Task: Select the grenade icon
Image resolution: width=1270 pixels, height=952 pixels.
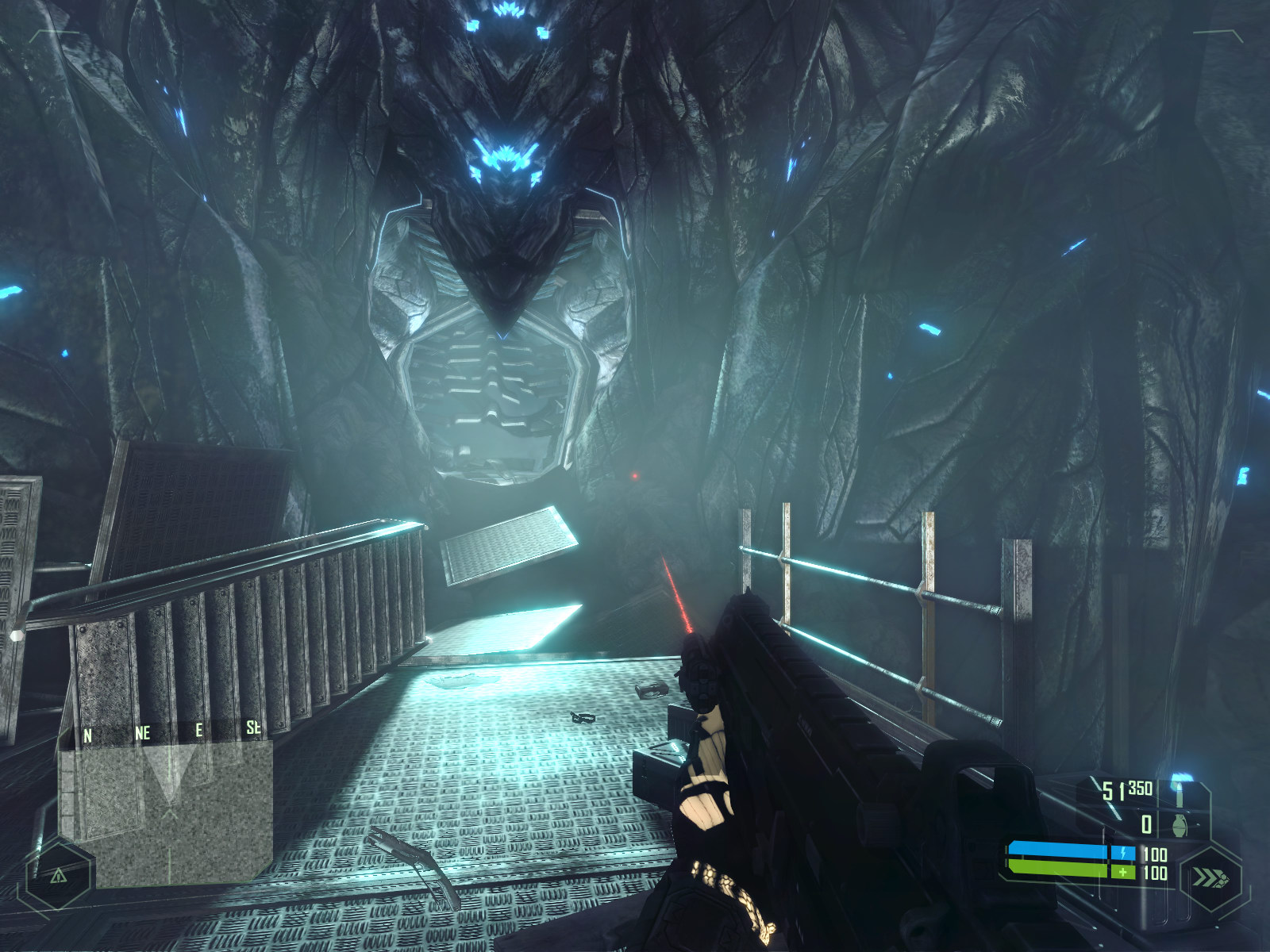Action: point(1180,825)
